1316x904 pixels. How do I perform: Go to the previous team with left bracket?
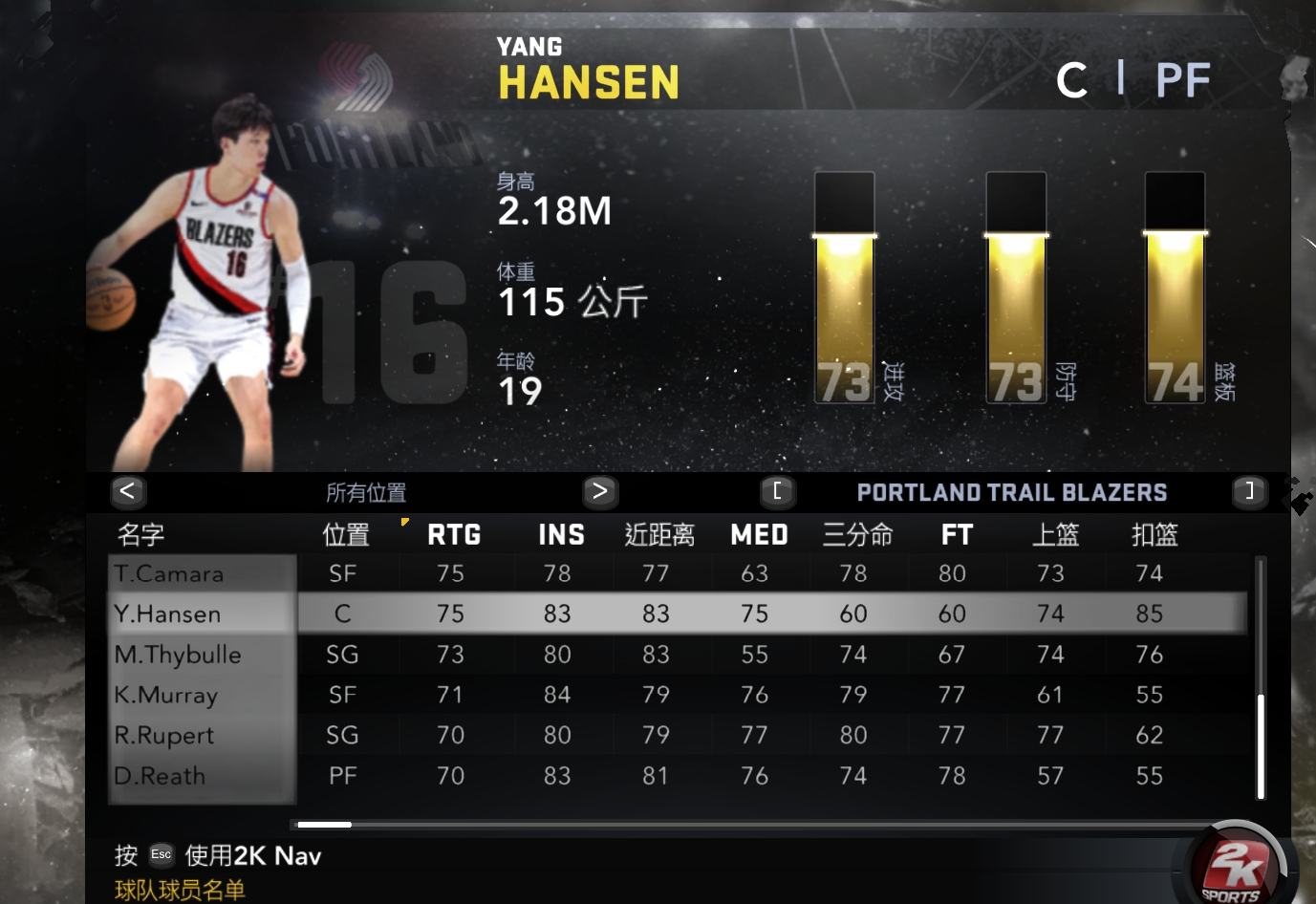coord(777,491)
